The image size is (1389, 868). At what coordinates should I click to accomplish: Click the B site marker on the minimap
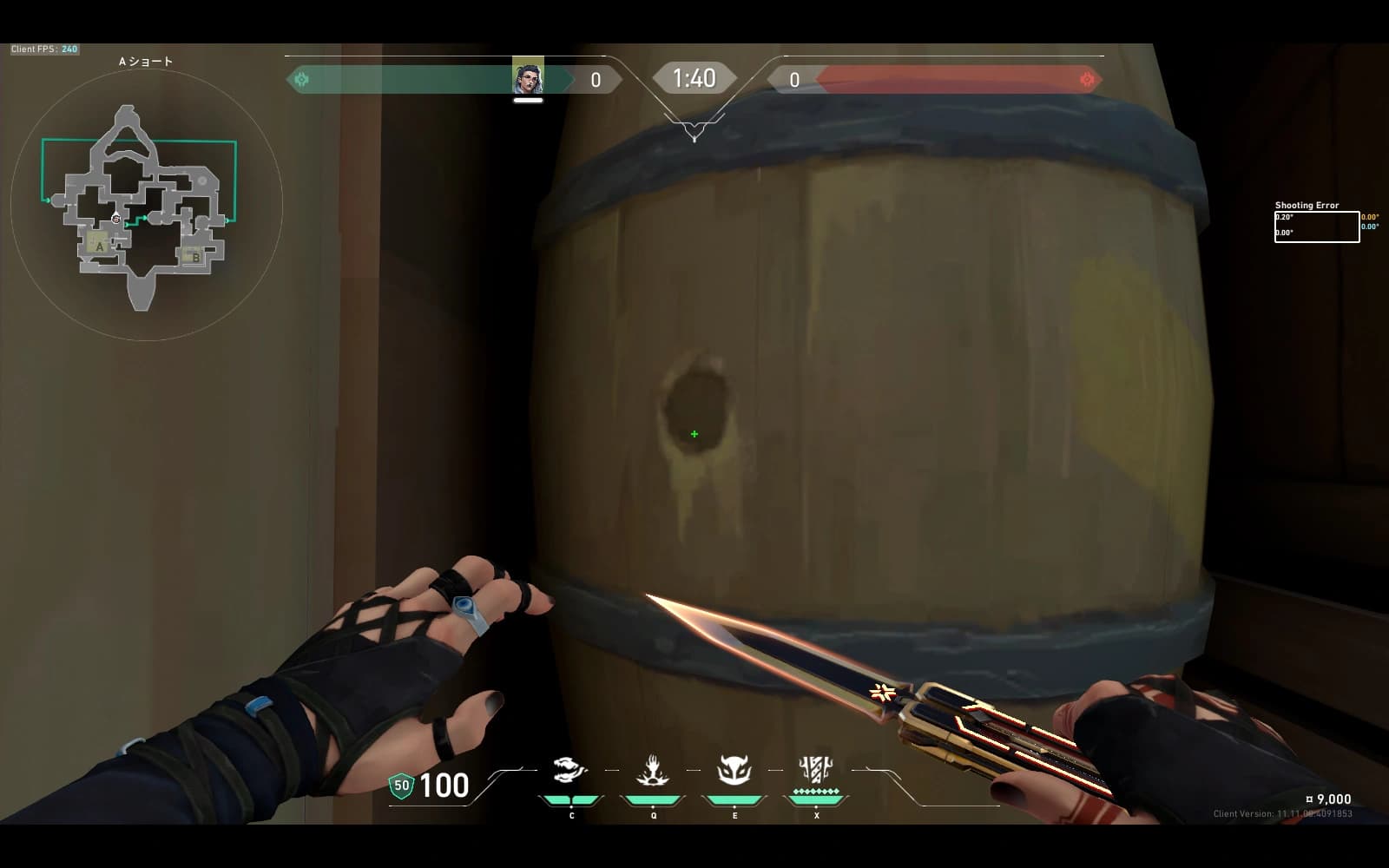coord(196,257)
